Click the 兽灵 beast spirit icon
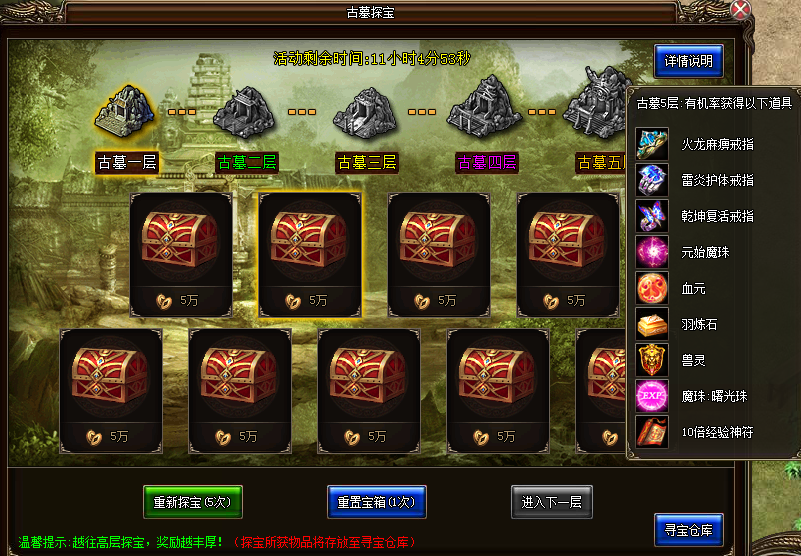Screen dimensions: 801x556 coord(652,360)
